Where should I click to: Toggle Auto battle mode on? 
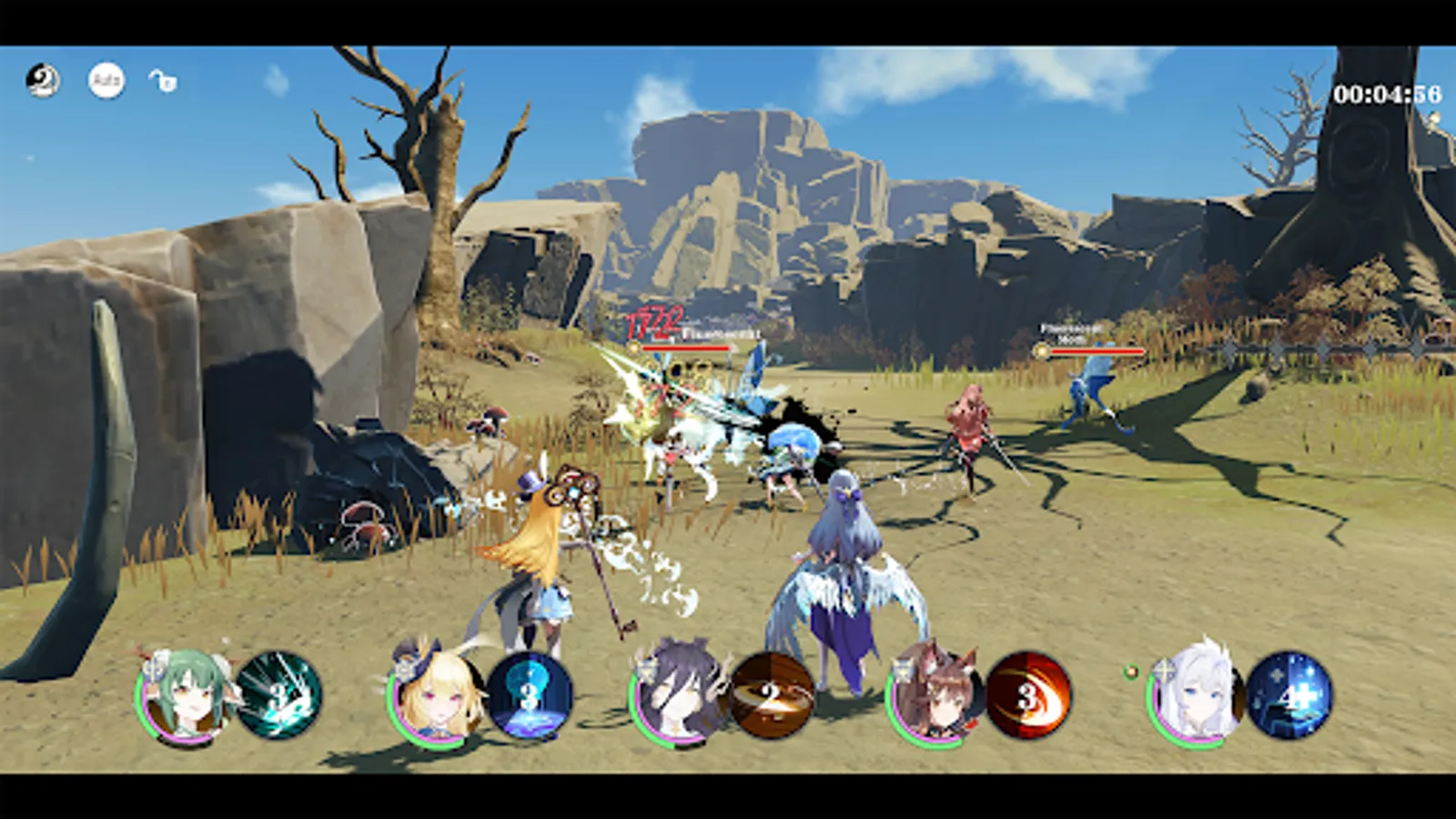[x=105, y=82]
